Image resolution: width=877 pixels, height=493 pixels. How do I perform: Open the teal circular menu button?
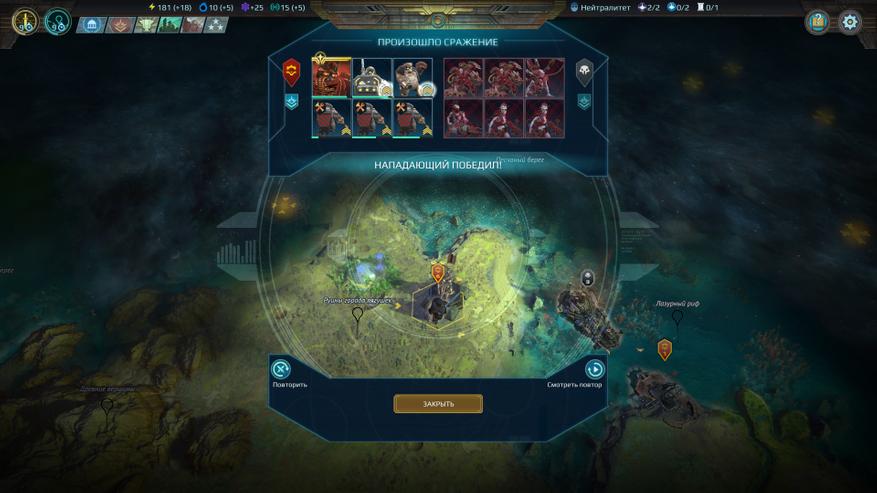(58, 21)
